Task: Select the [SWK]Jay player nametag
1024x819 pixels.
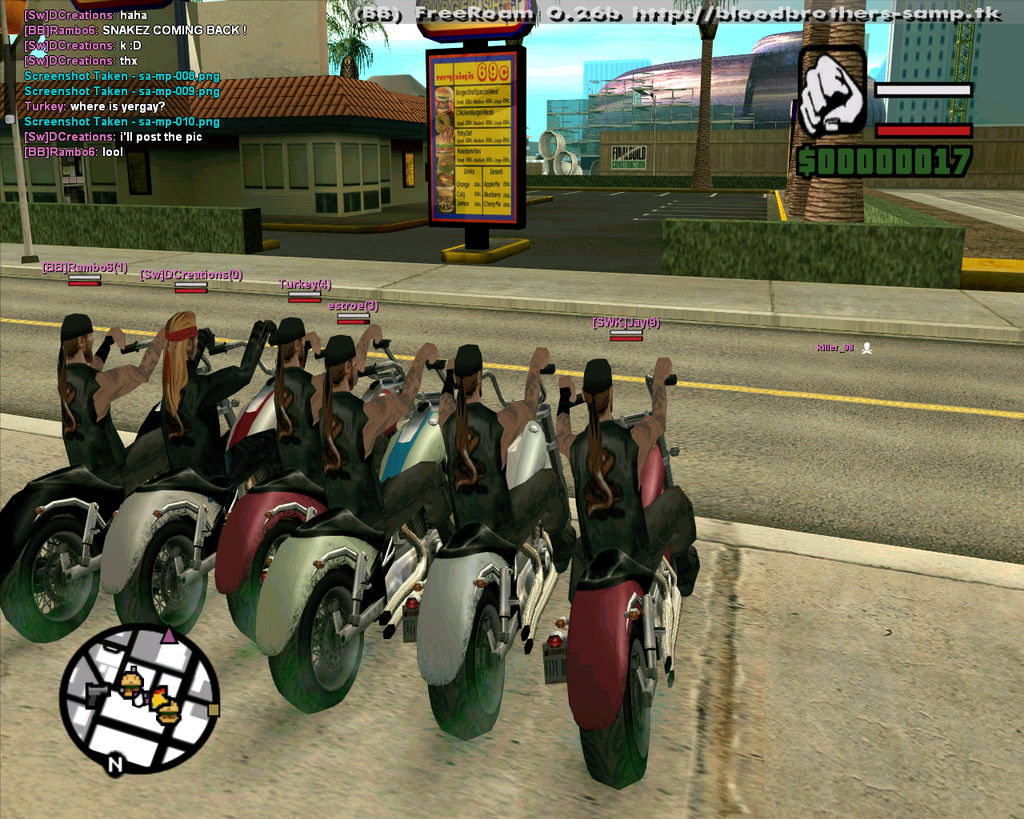Action: [x=625, y=322]
